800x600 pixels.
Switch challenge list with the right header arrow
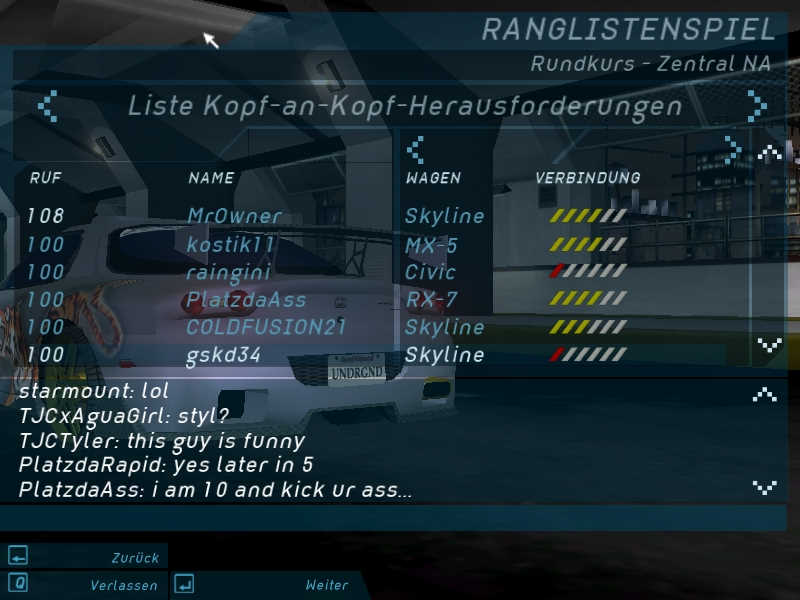(757, 105)
